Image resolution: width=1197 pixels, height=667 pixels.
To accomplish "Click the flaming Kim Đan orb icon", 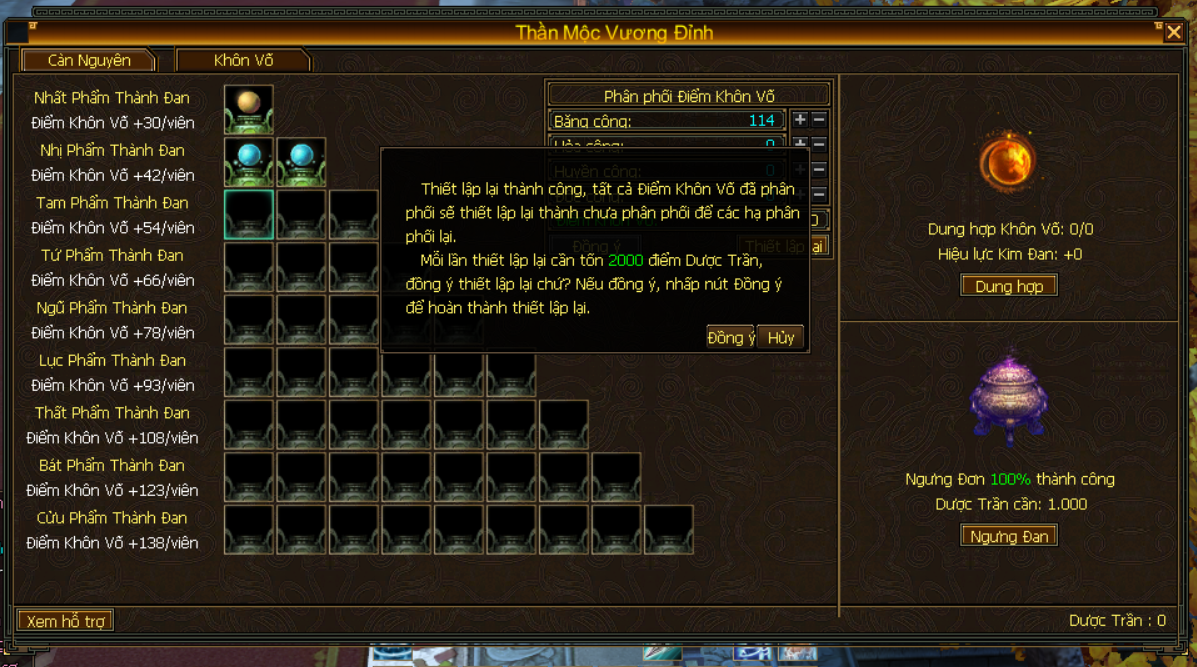I will pyautogui.click(x=1007, y=162).
